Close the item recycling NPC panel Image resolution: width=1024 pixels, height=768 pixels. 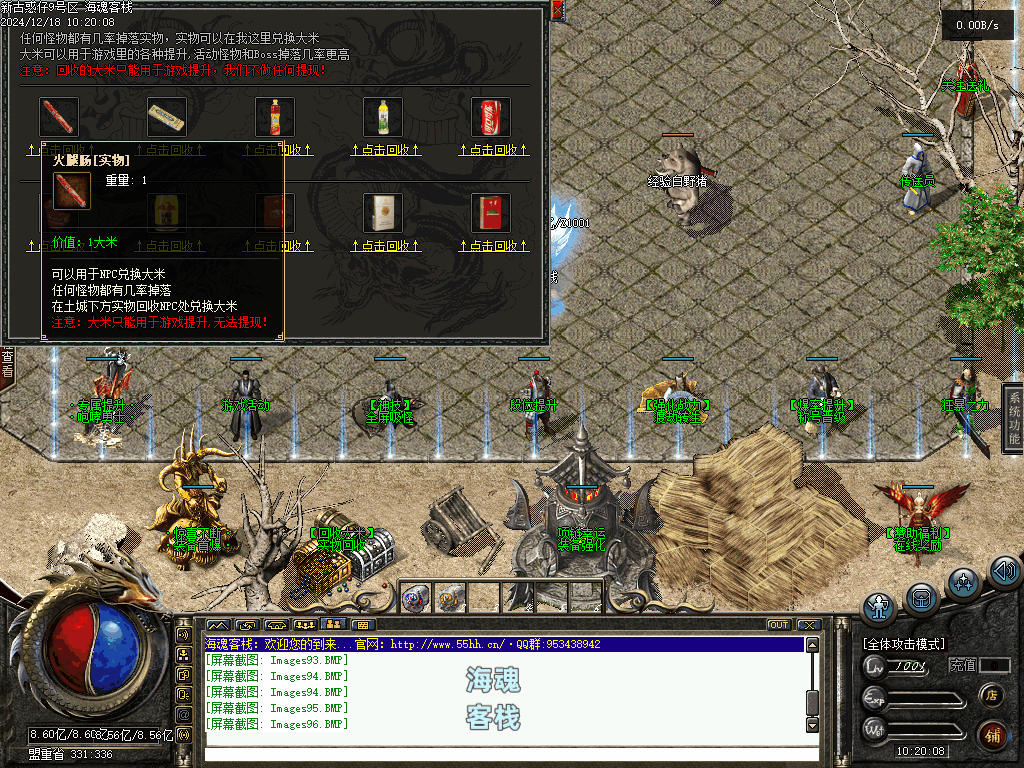[x=557, y=11]
